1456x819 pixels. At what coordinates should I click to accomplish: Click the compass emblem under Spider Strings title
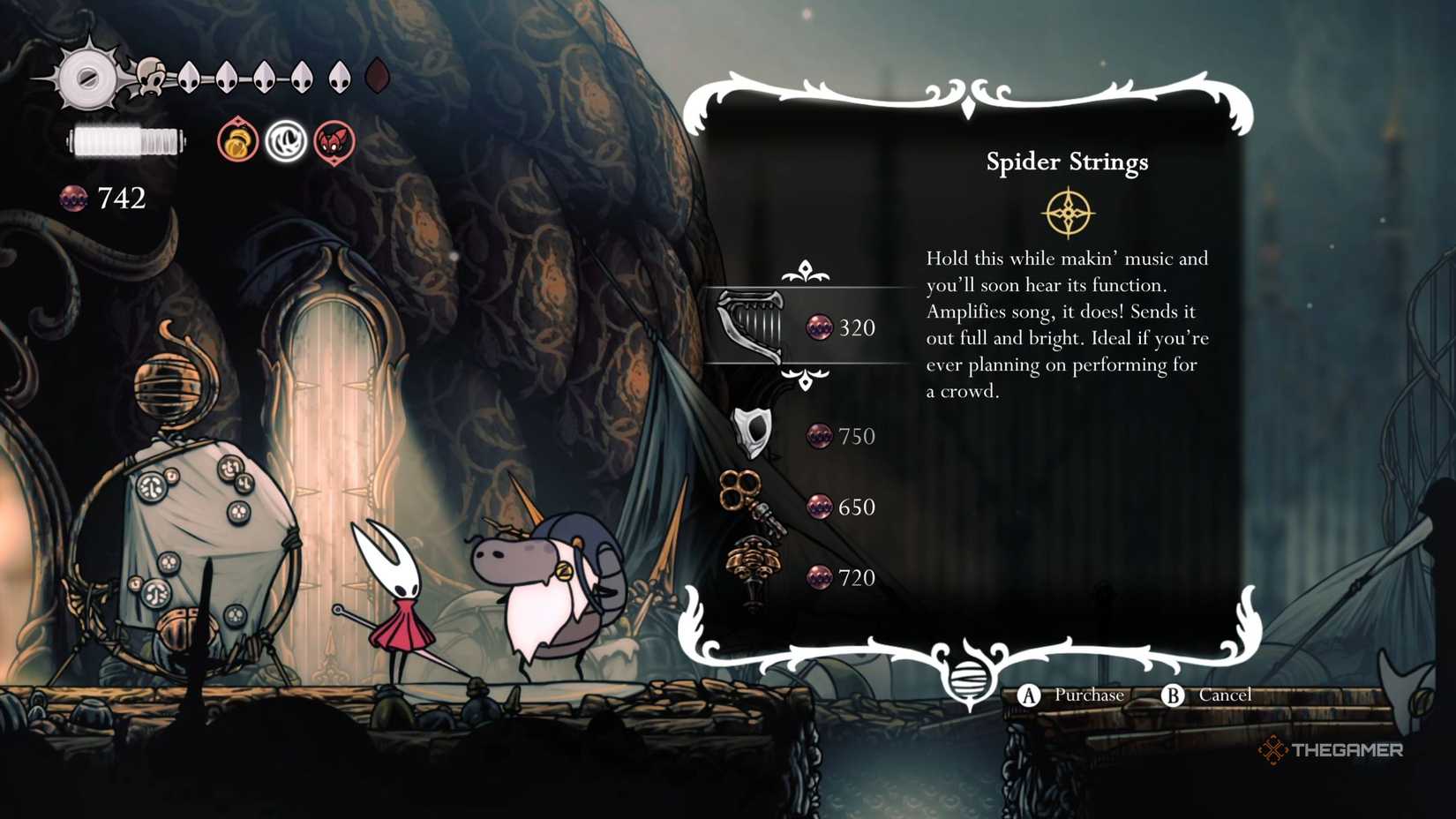point(1069,211)
